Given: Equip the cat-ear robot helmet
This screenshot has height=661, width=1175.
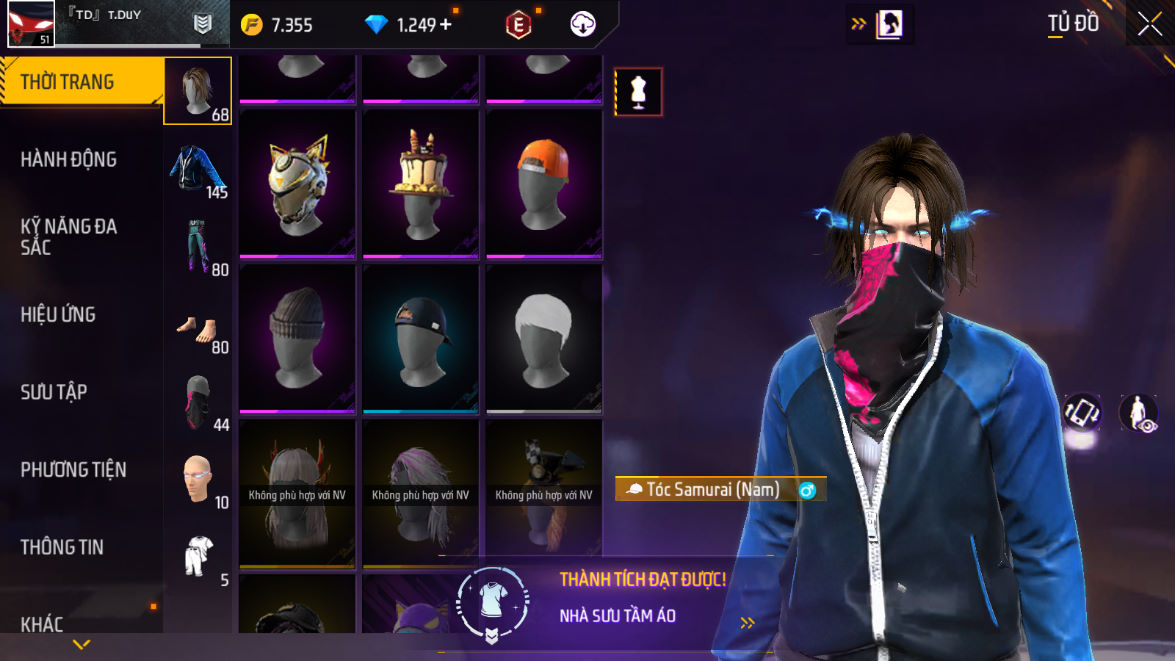Looking at the screenshot, I should pyautogui.click(x=298, y=182).
